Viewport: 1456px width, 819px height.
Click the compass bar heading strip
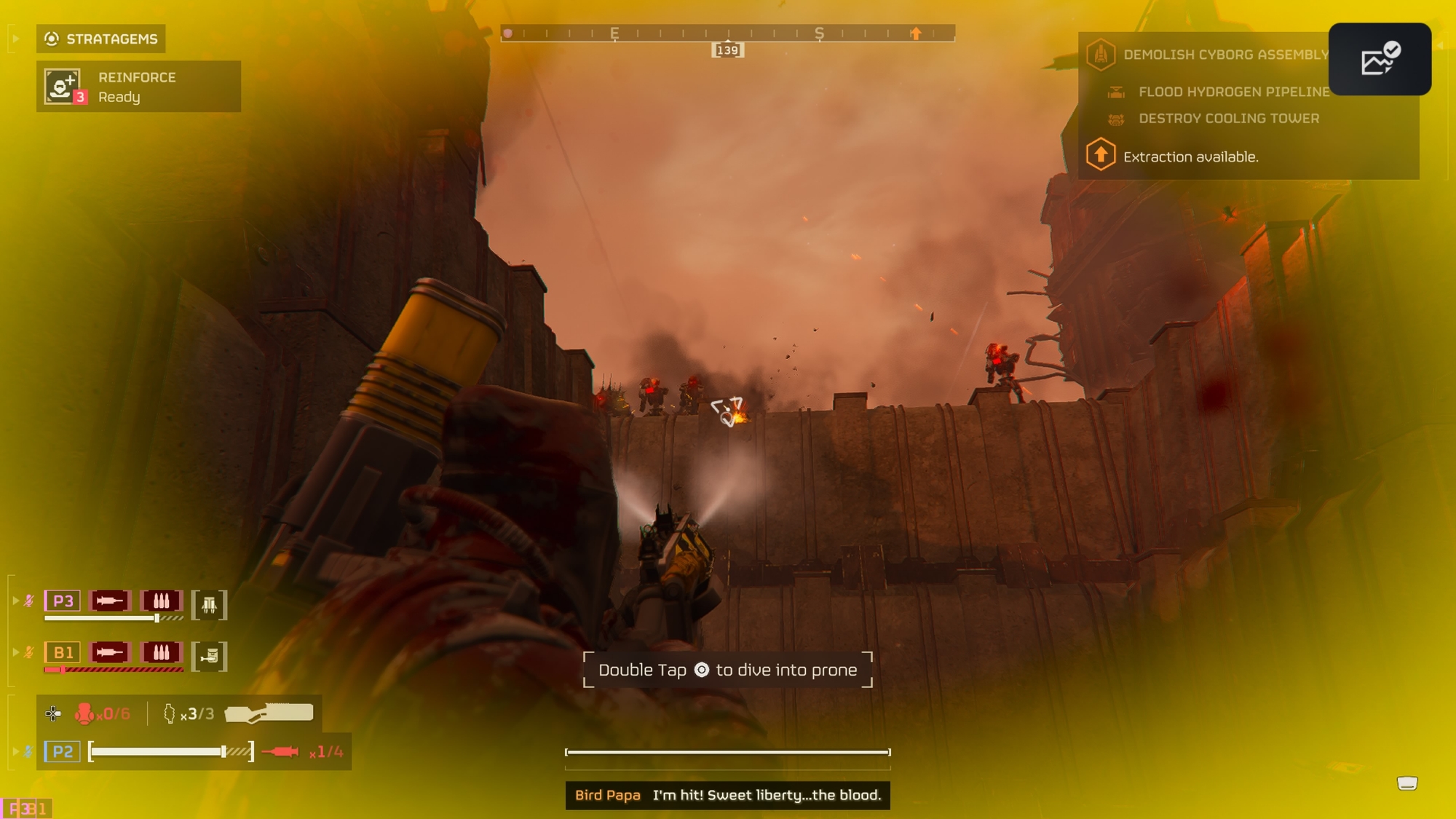pos(727,33)
